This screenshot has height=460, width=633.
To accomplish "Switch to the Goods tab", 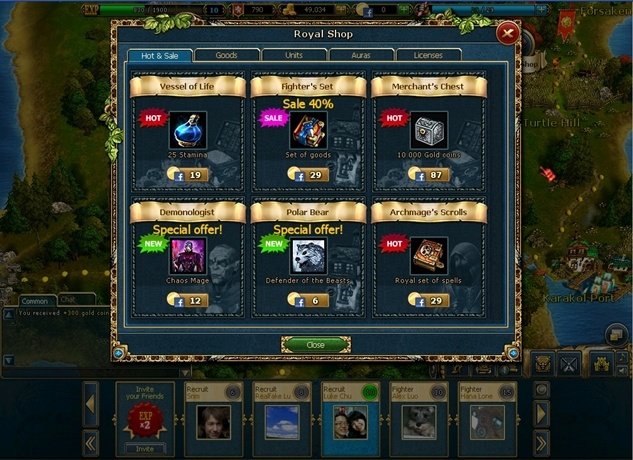I will 226,55.
